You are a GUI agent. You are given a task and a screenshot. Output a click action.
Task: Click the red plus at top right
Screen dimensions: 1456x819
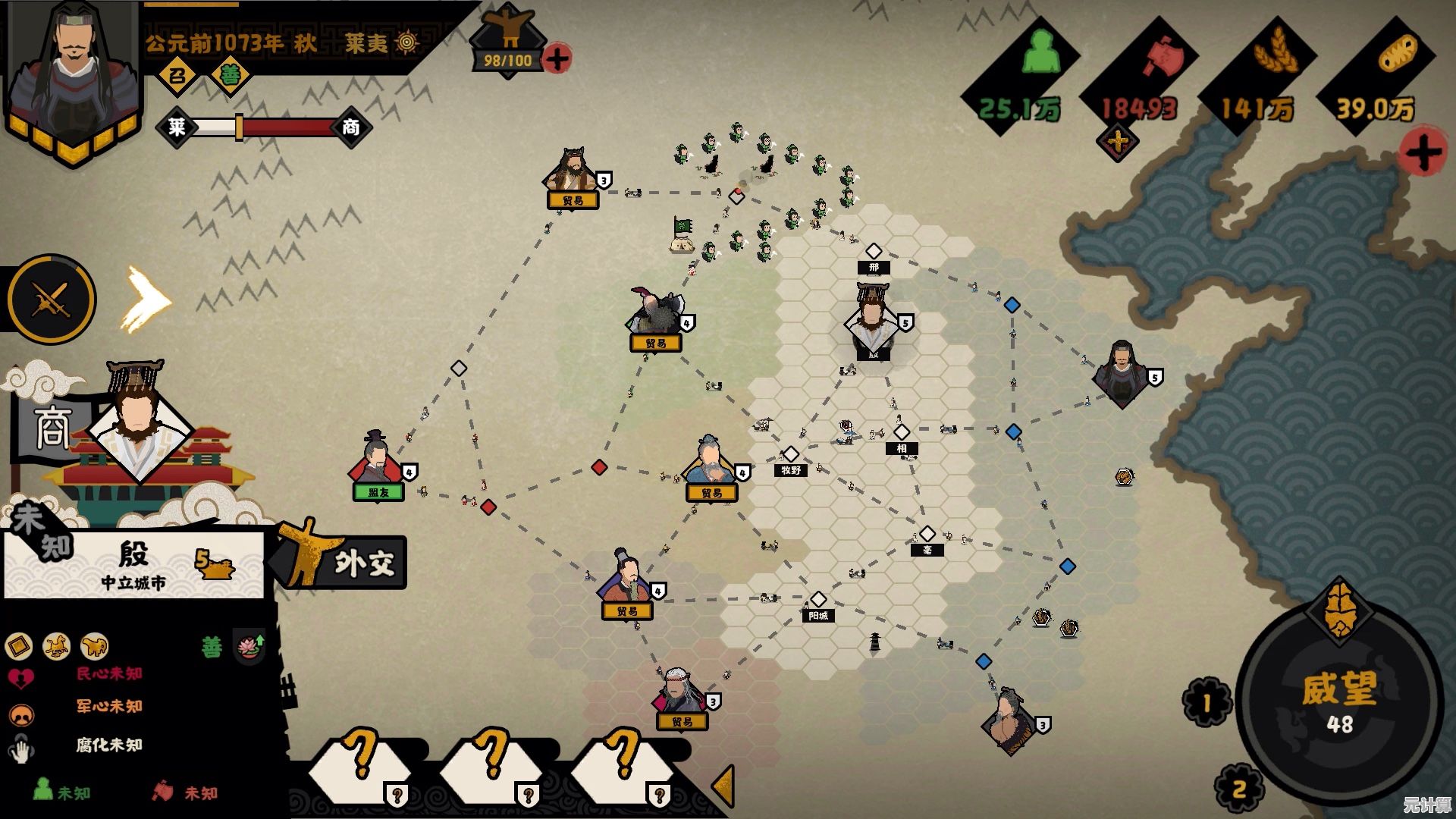coord(1423,152)
